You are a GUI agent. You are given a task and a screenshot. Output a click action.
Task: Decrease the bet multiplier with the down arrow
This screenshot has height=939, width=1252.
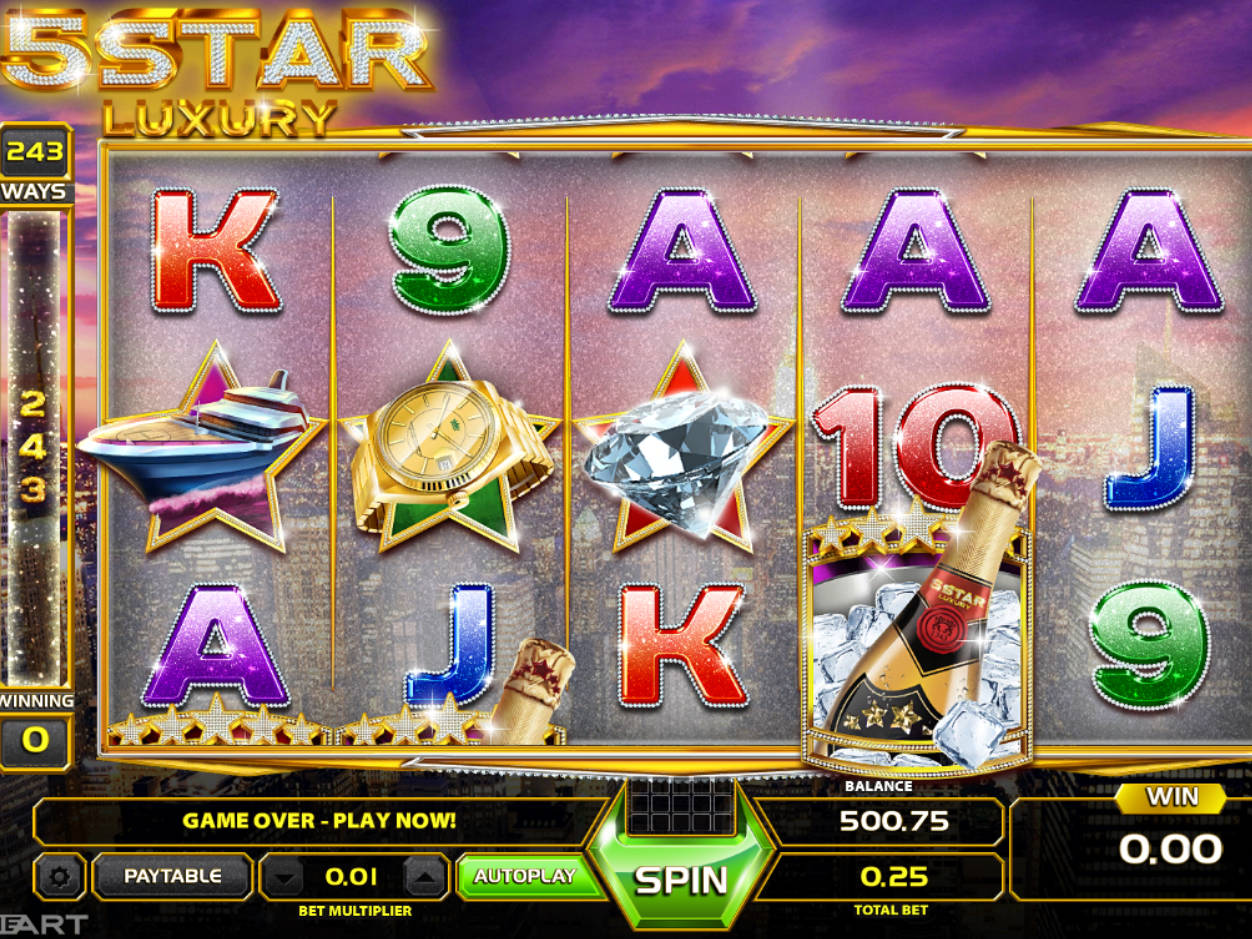pyautogui.click(x=287, y=878)
